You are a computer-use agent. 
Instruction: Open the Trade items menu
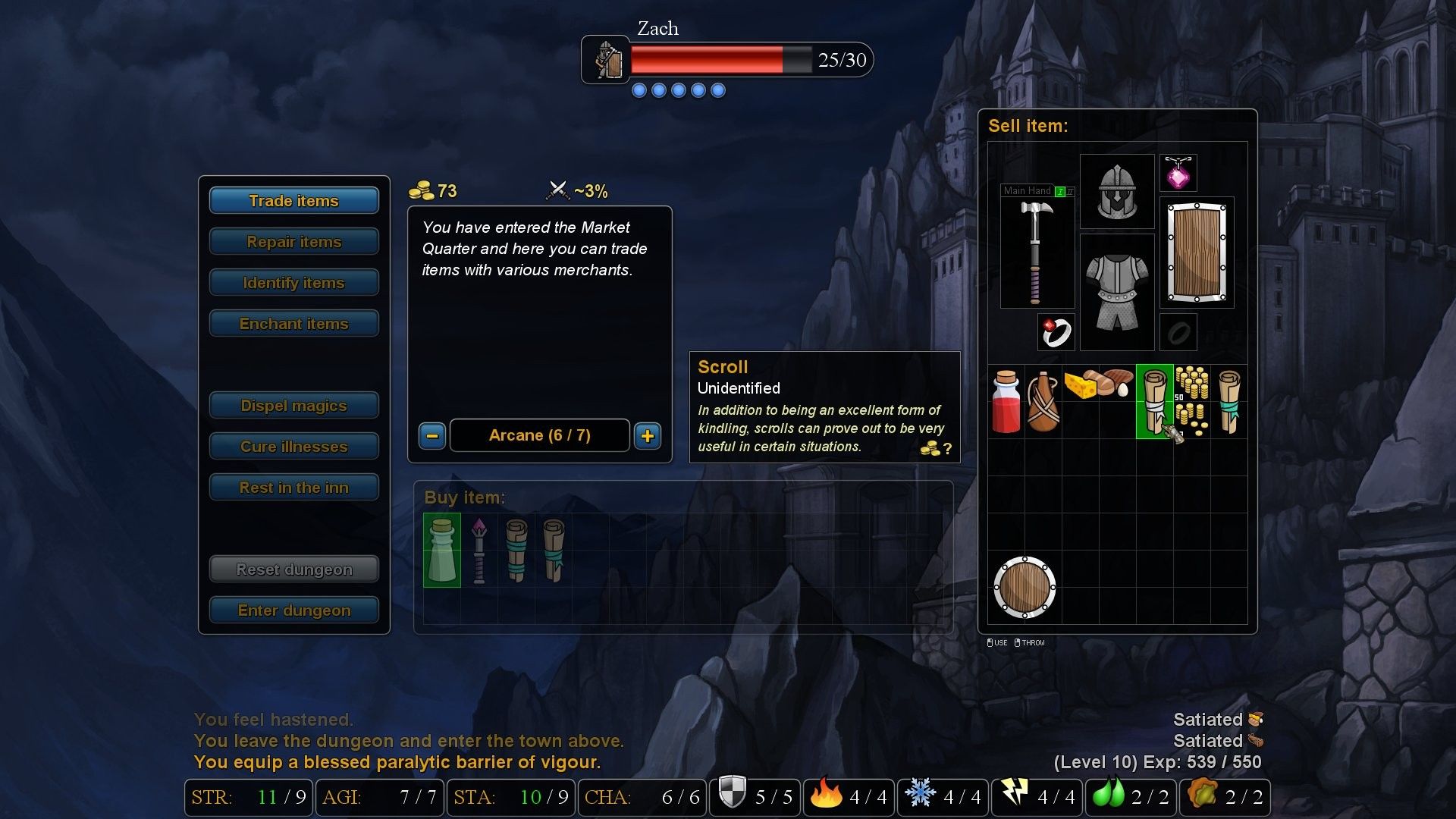pyautogui.click(x=293, y=201)
